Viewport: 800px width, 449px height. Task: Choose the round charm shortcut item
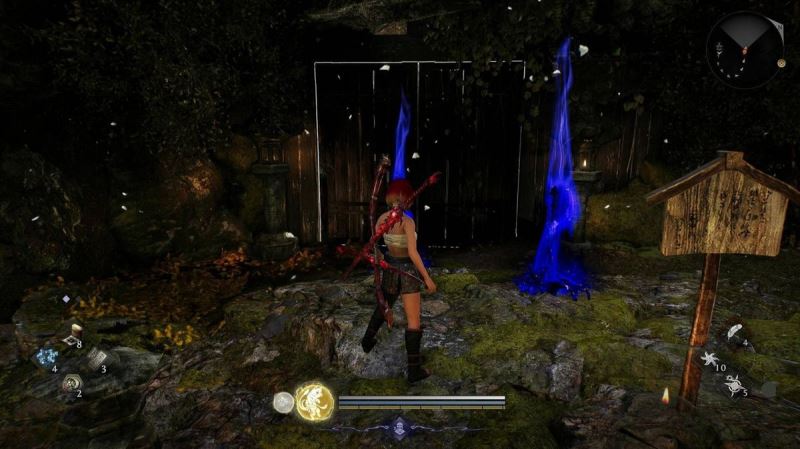click(71, 382)
